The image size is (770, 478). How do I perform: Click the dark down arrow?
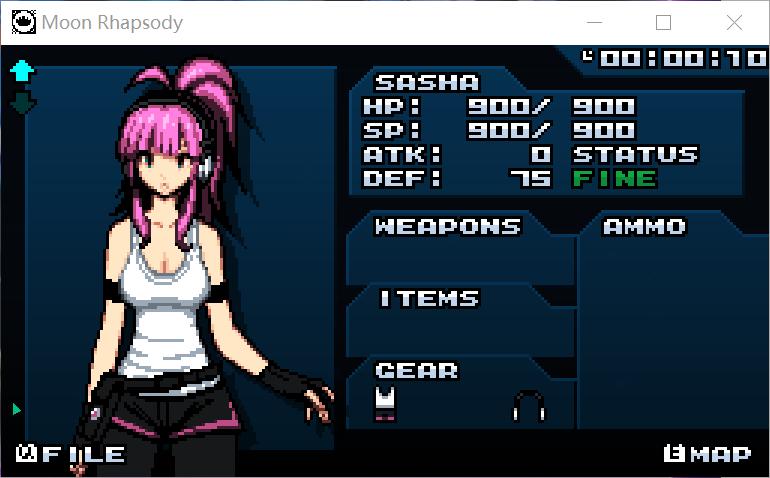[x=22, y=101]
